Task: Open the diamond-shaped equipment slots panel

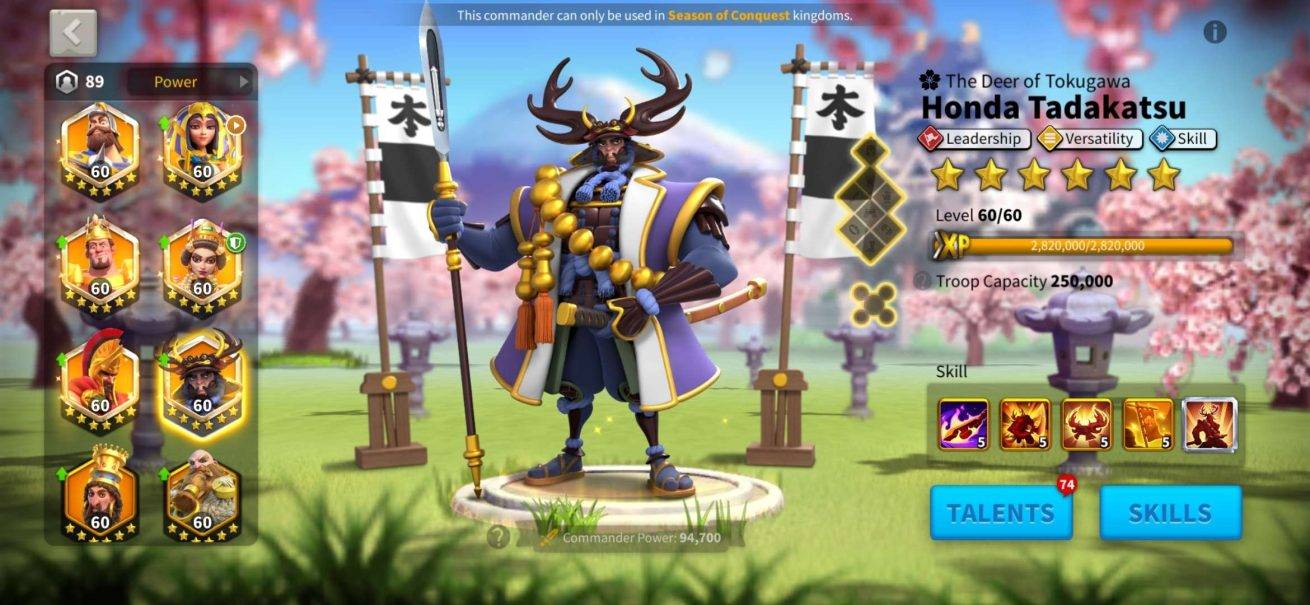Action: (868, 198)
